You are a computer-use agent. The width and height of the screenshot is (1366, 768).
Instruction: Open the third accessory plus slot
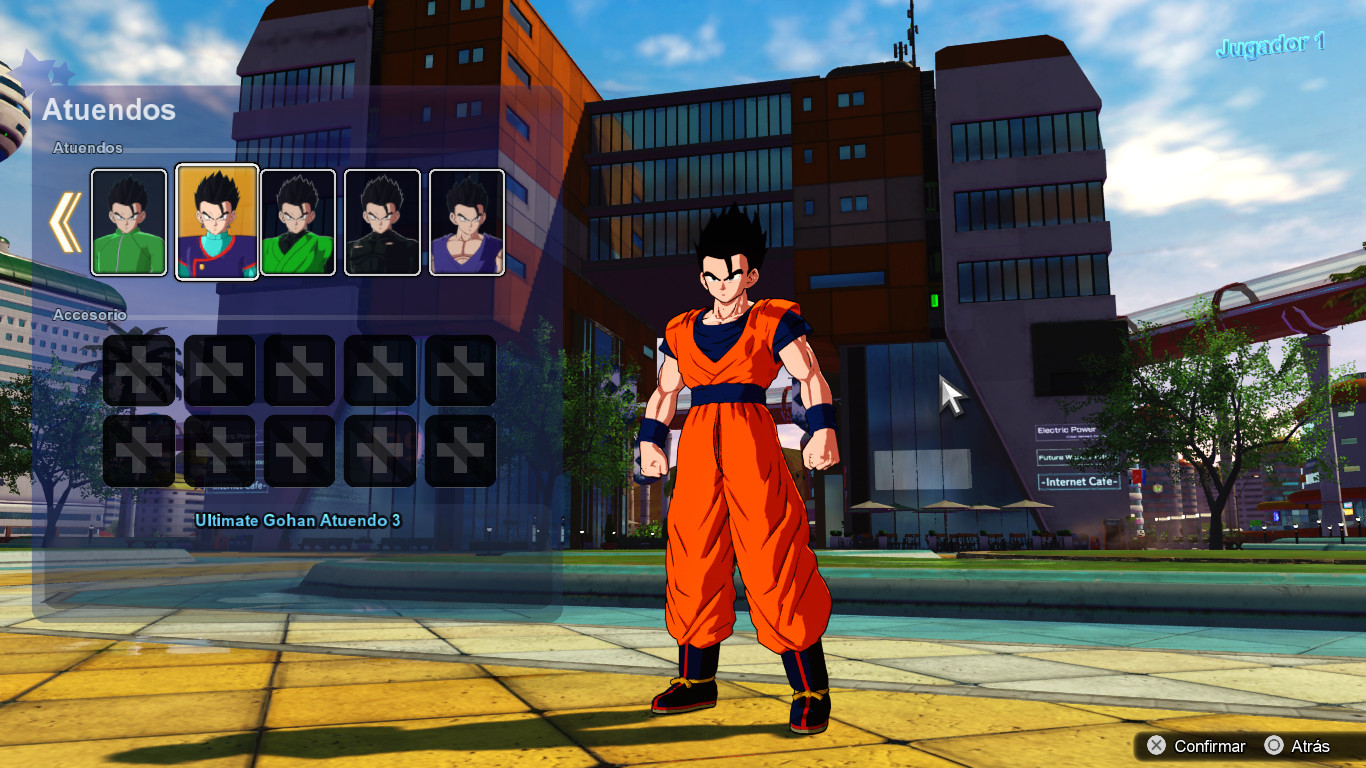(299, 371)
